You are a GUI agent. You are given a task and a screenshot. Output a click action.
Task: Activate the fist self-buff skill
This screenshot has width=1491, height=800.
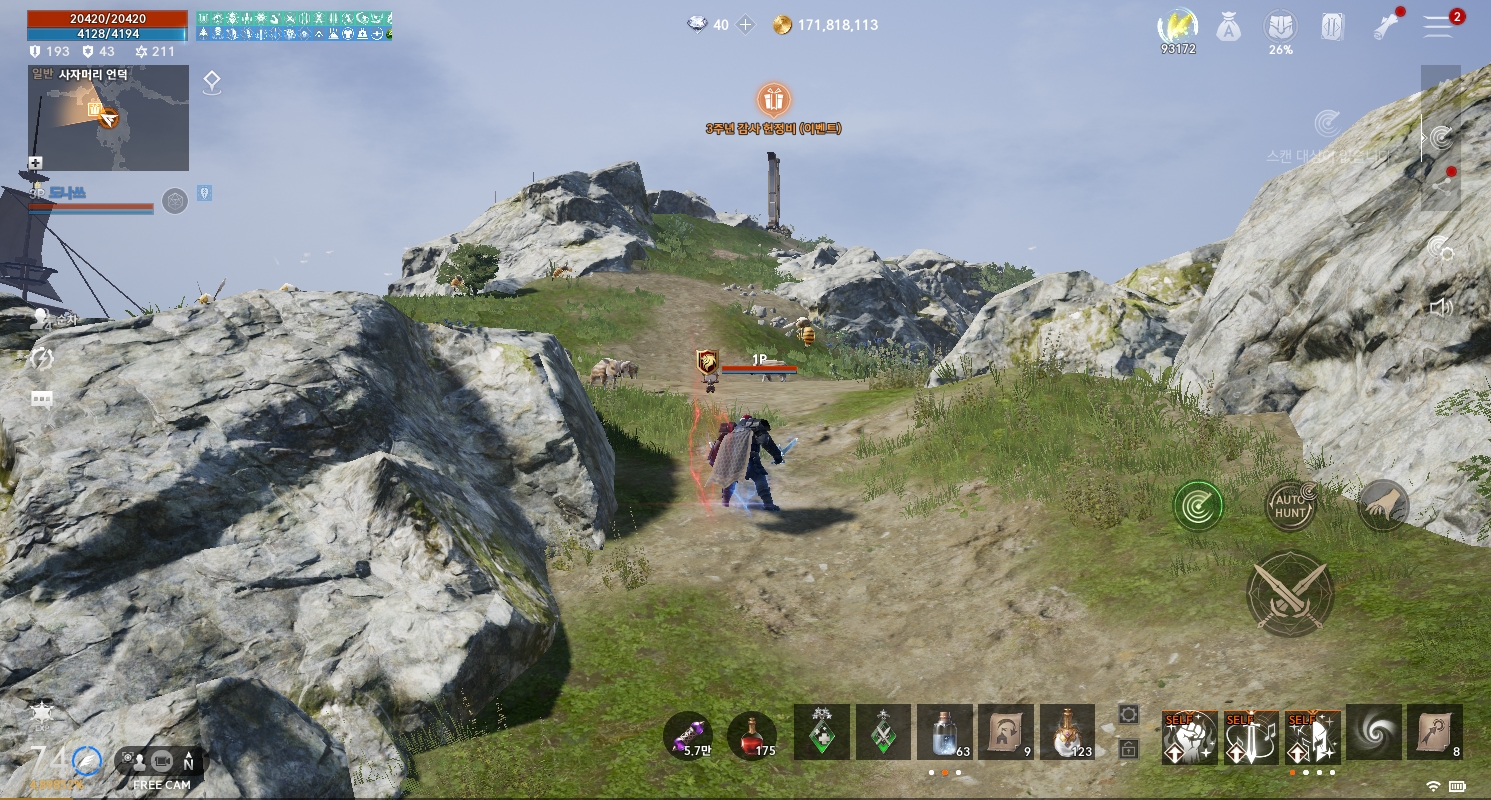pos(1190,737)
